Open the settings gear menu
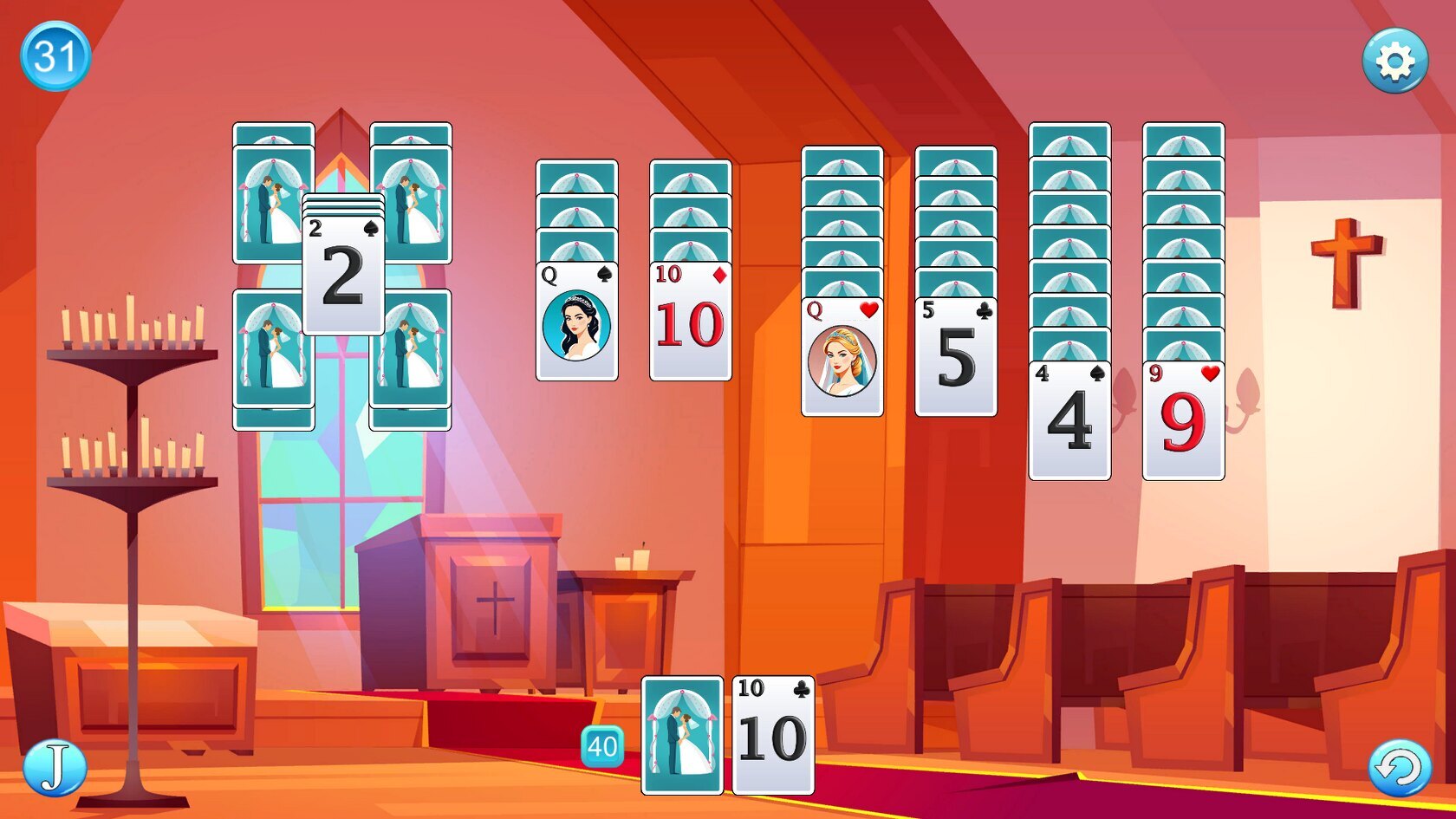The height and width of the screenshot is (819, 1456). [x=1394, y=61]
